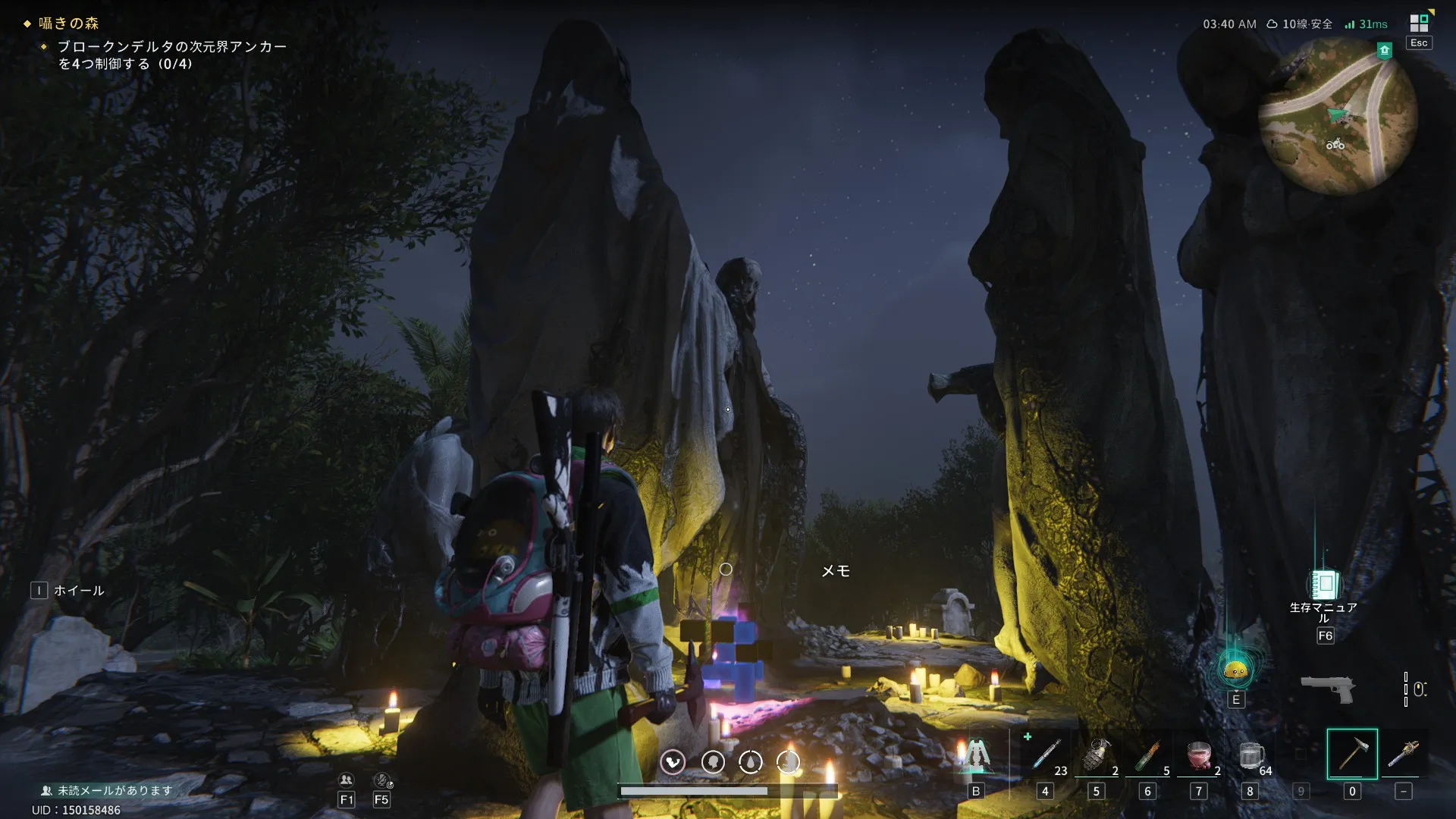The height and width of the screenshot is (819, 1456).
Task: Open the circular minimap
Action: coord(1337,117)
